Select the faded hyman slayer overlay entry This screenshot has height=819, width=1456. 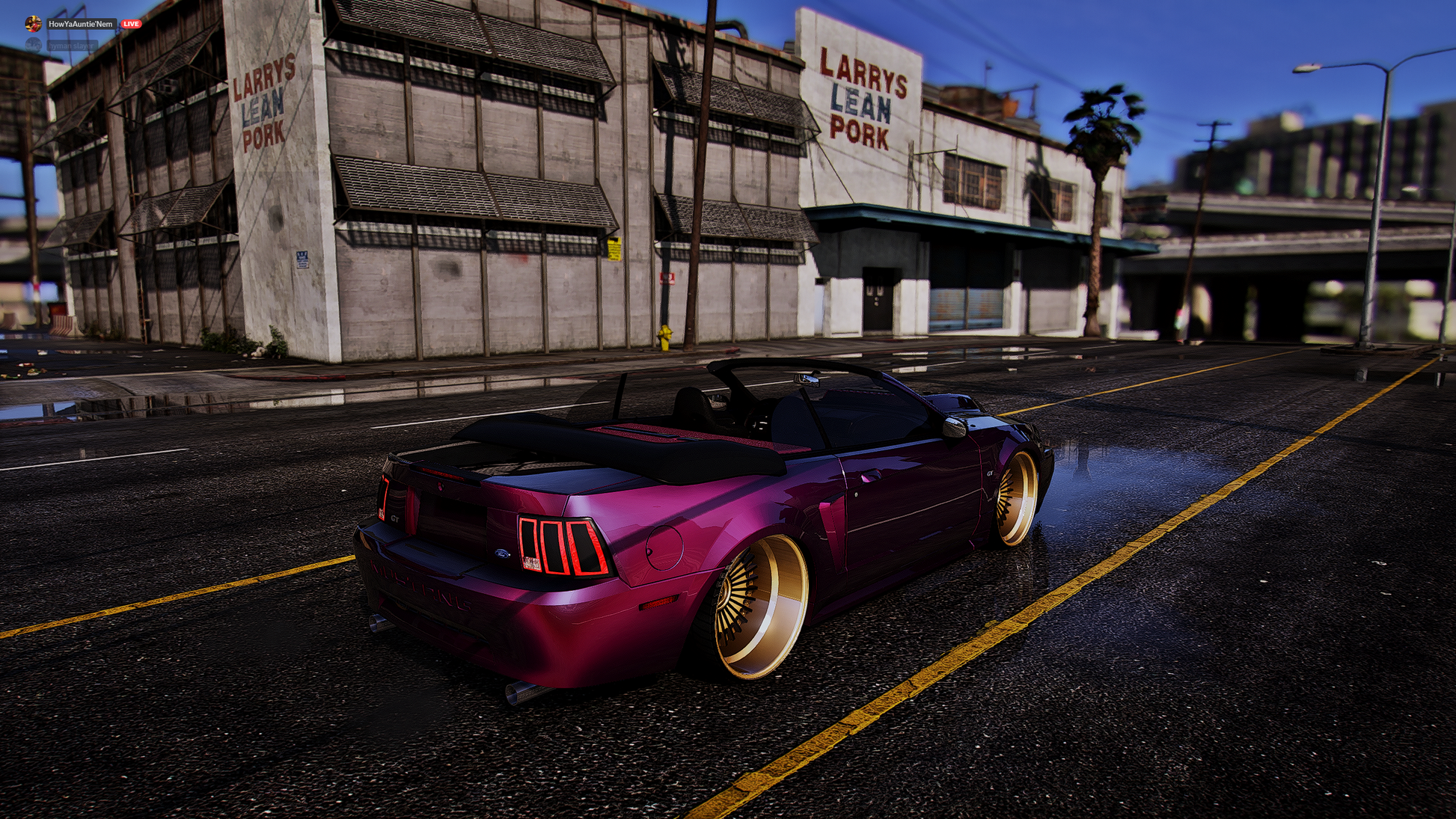pyautogui.click(x=71, y=46)
